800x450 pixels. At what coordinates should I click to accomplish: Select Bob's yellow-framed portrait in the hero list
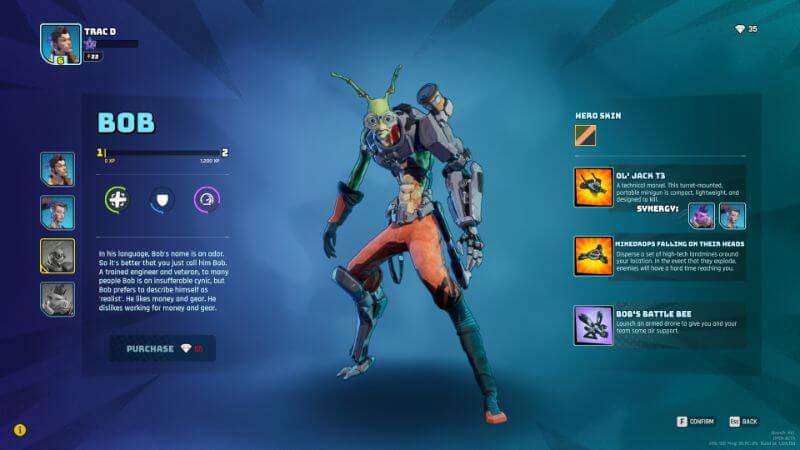[x=57, y=256]
